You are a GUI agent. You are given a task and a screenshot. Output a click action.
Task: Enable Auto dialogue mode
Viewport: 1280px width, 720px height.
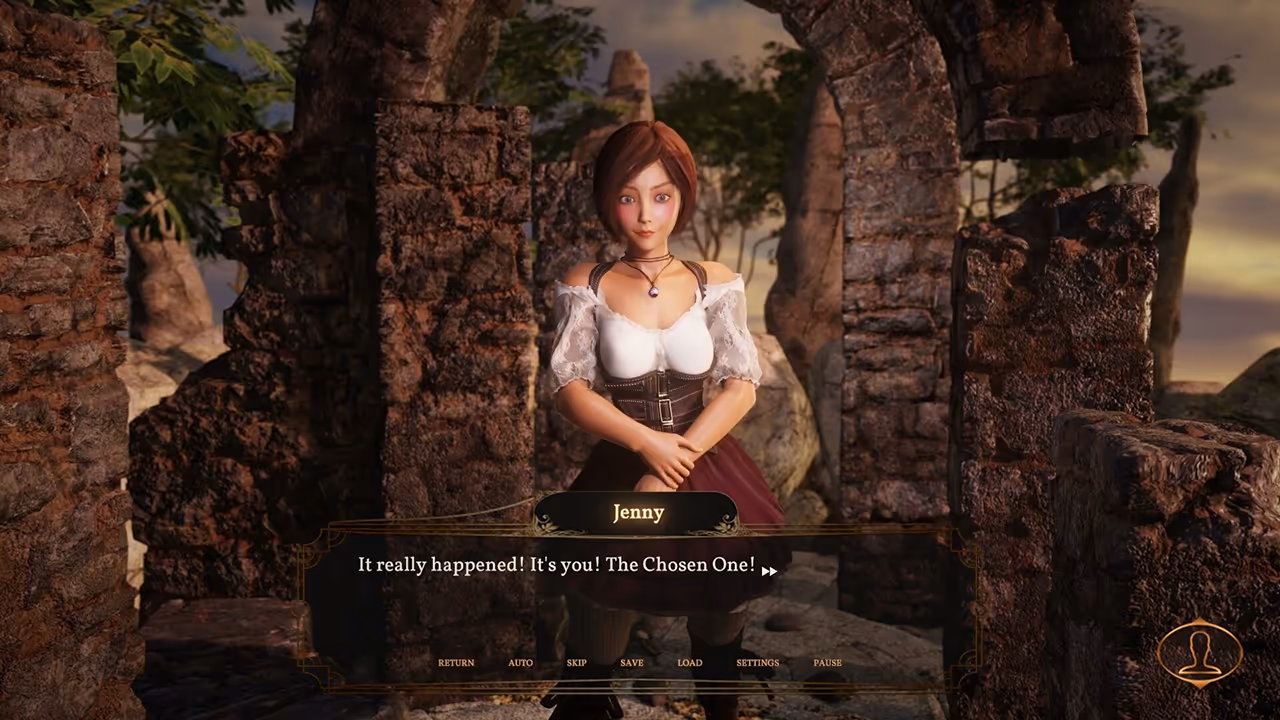[520, 663]
